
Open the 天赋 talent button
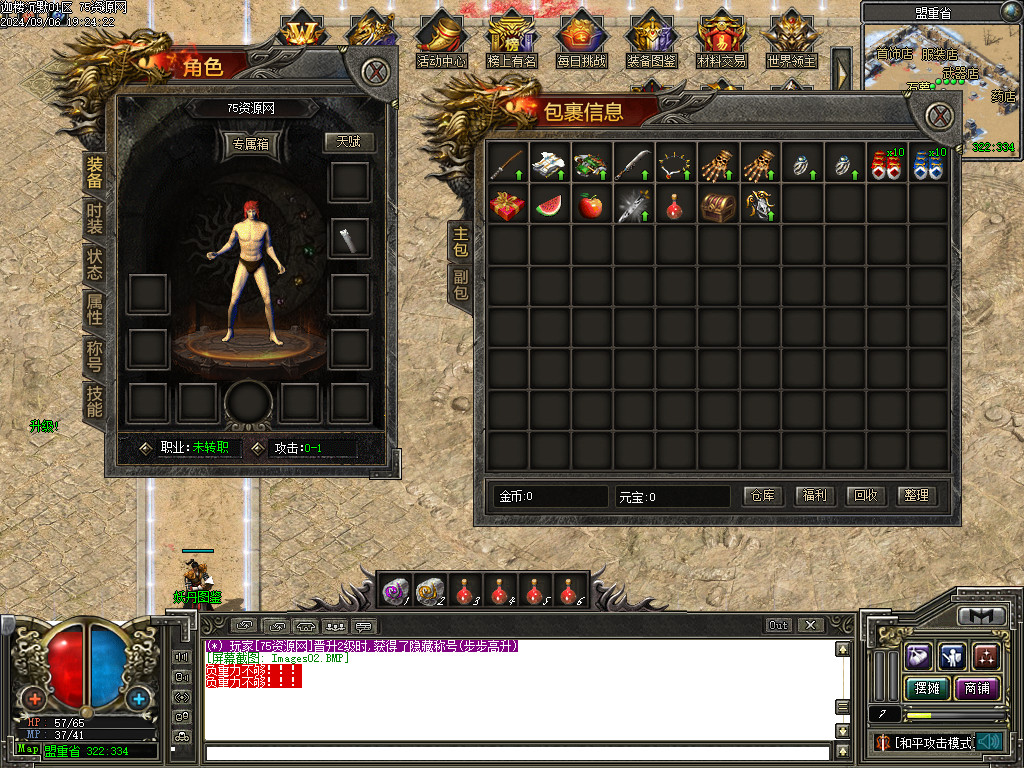[x=348, y=142]
